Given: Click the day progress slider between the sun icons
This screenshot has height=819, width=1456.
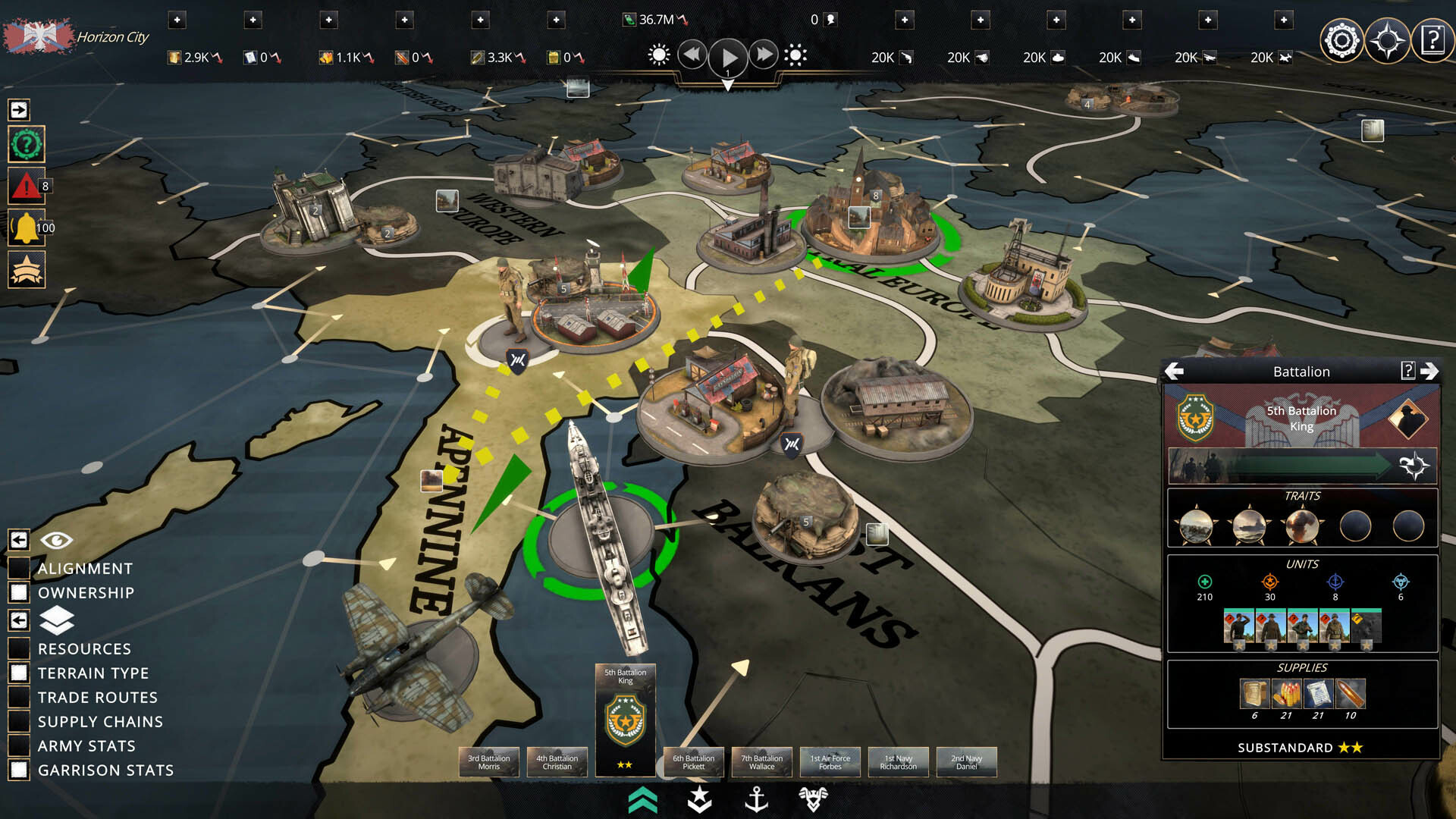Looking at the screenshot, I should (726, 54).
